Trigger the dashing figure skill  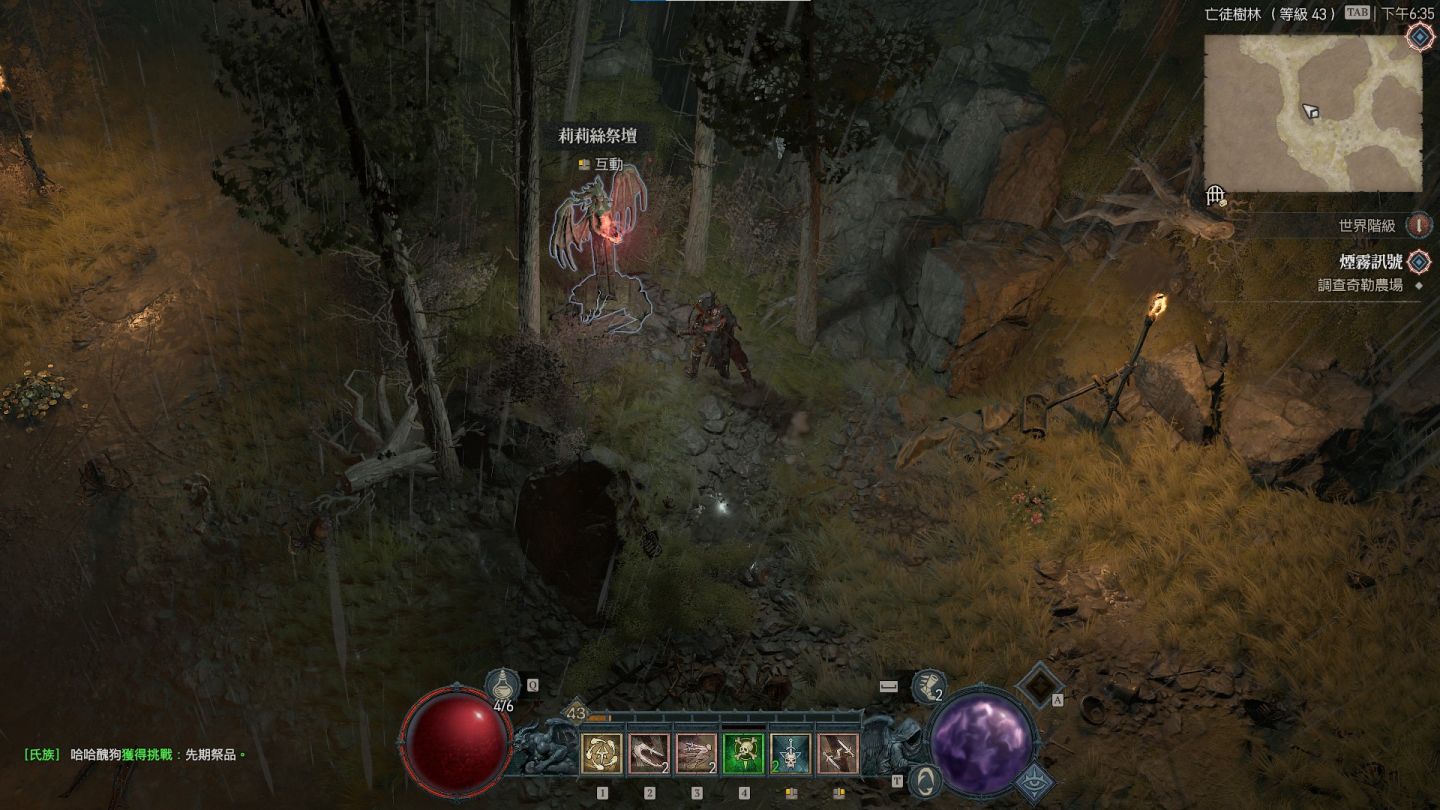point(696,754)
